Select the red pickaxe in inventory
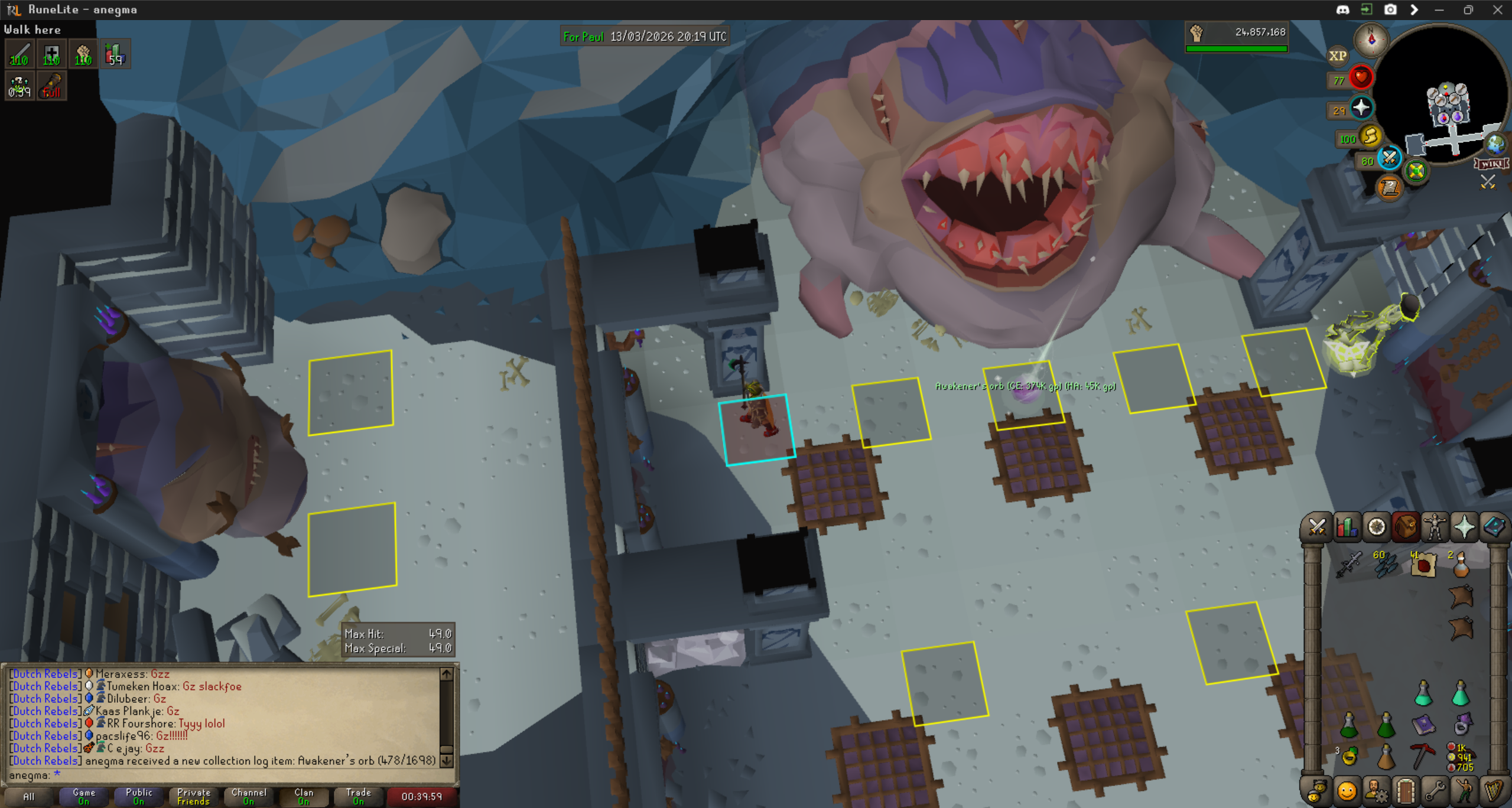Screen dimensions: 1512x808 tap(1423, 756)
